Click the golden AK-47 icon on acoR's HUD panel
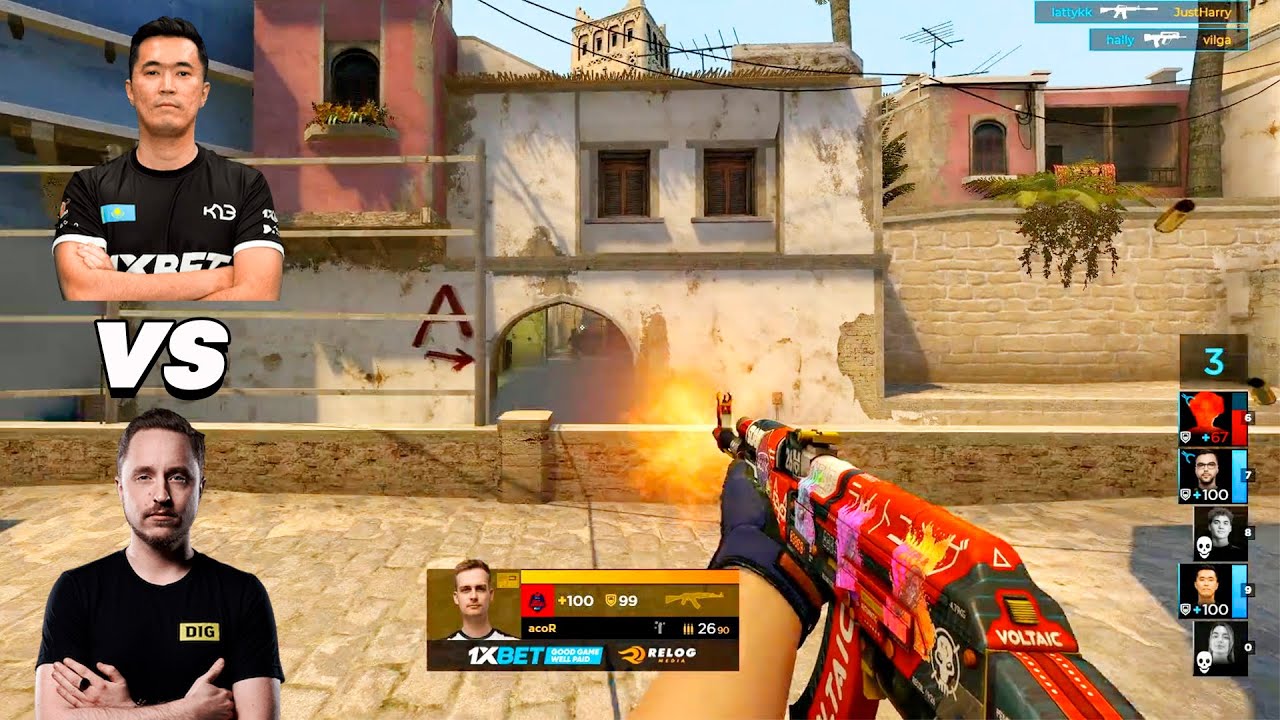 694,600
